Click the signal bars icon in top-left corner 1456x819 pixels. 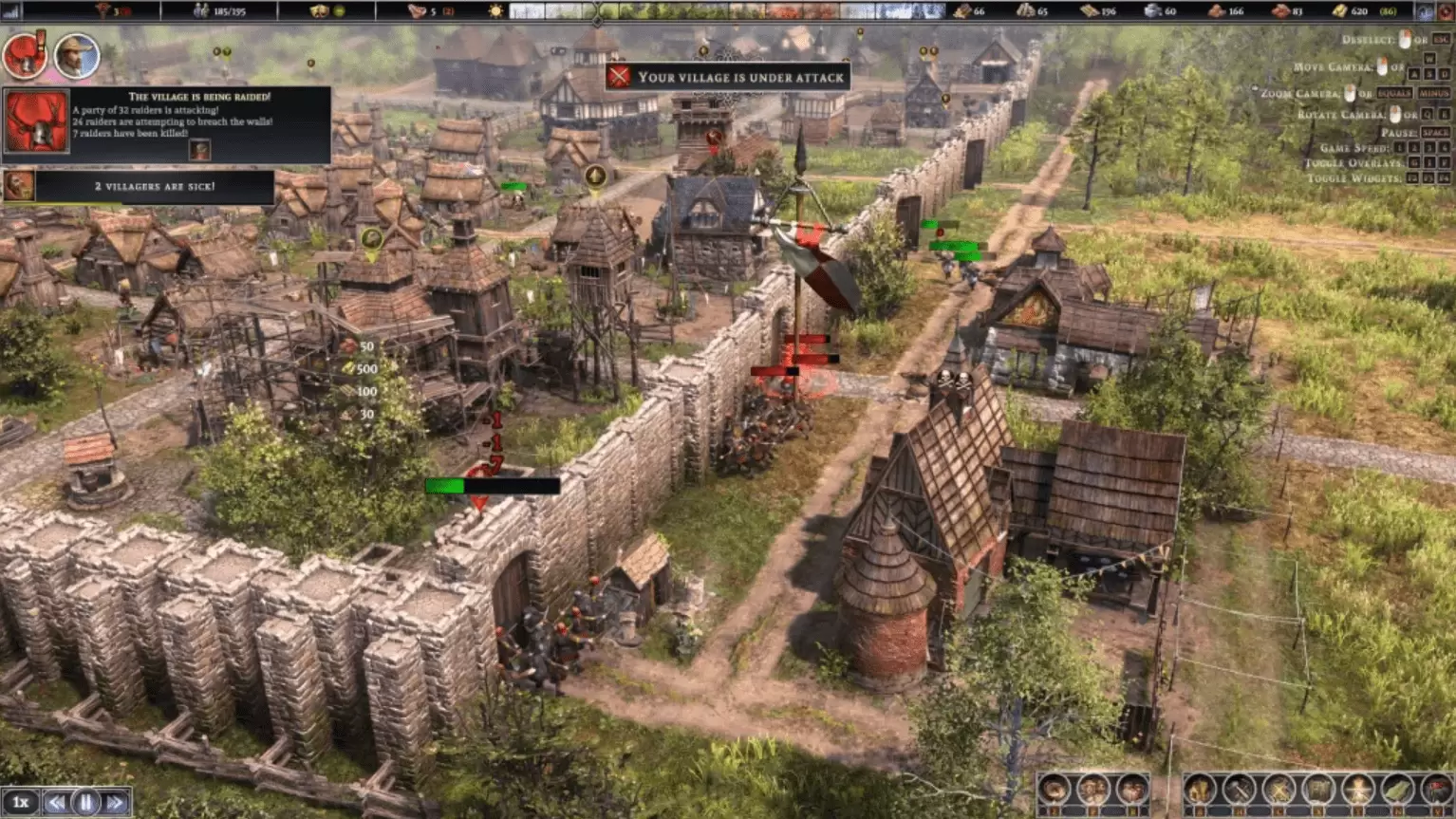click(11, 11)
